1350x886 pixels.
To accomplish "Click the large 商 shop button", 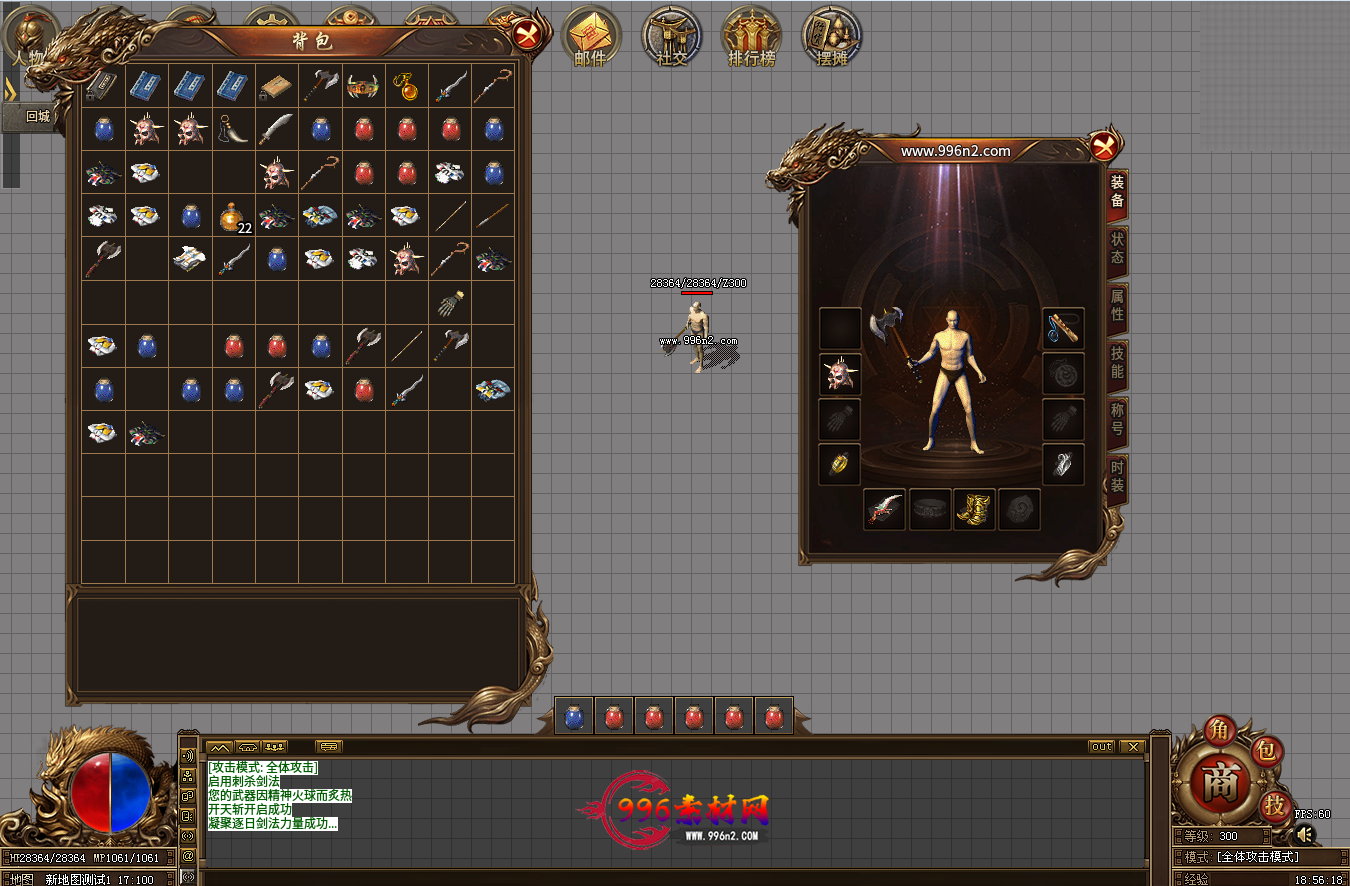I will (1219, 784).
